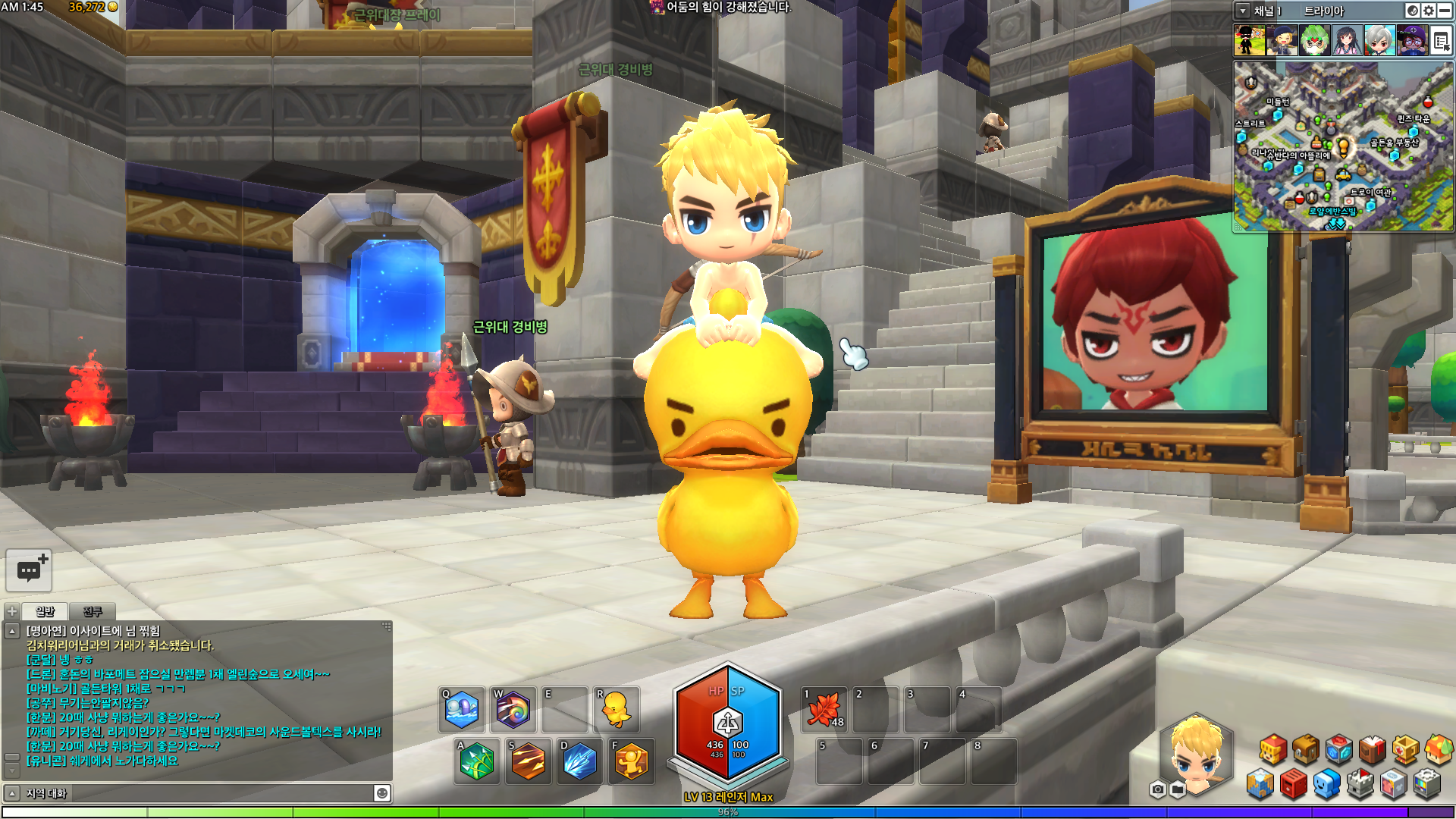
Task: Use the yellow duck mount skill
Action: pos(615,710)
